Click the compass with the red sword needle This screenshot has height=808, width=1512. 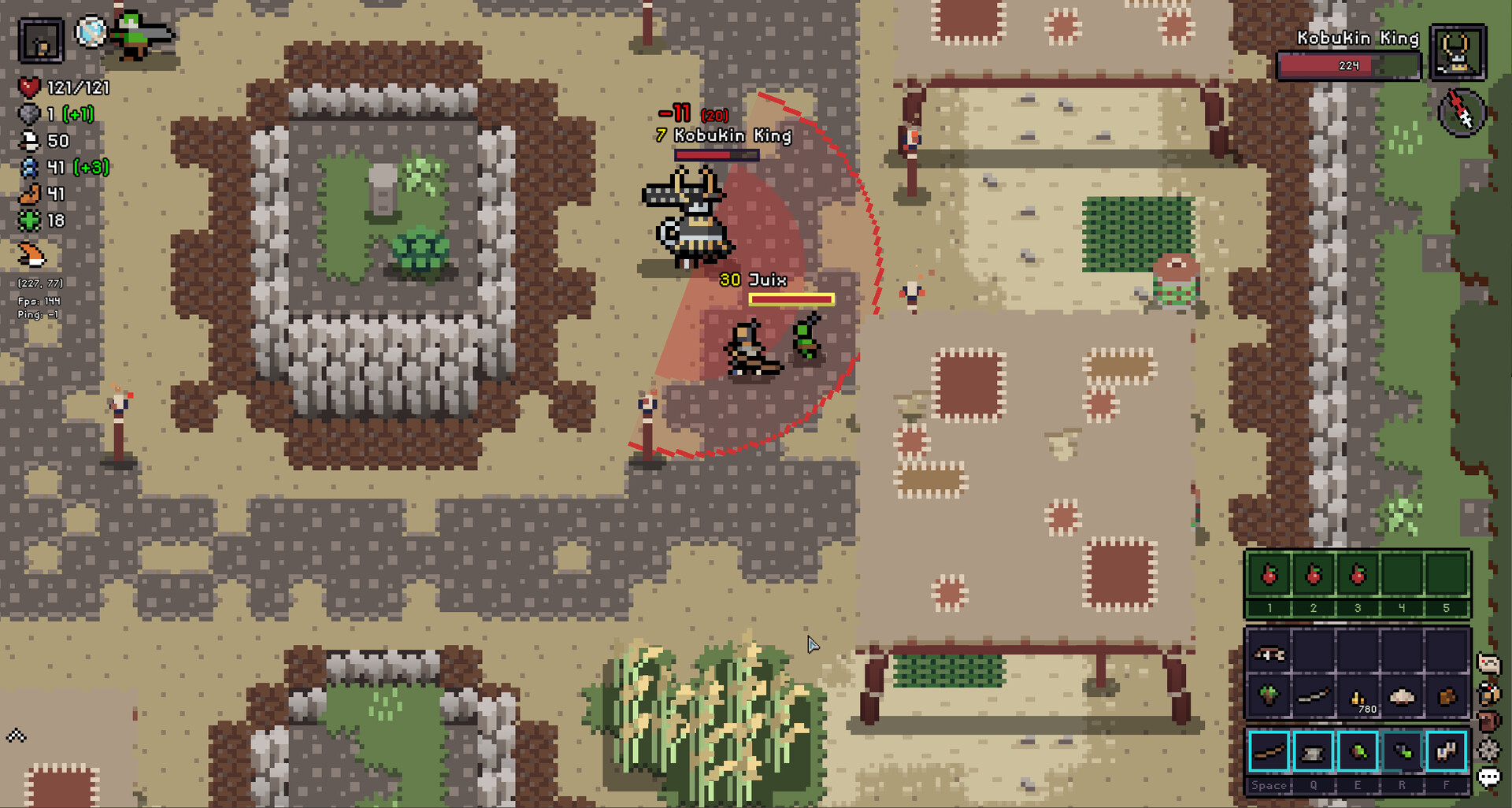[x=1461, y=113]
